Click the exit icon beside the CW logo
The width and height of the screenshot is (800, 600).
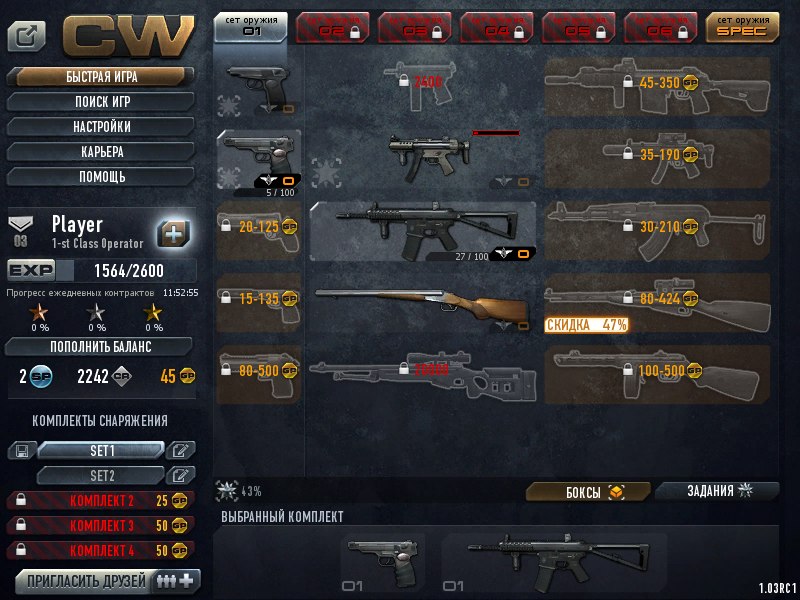point(26,37)
